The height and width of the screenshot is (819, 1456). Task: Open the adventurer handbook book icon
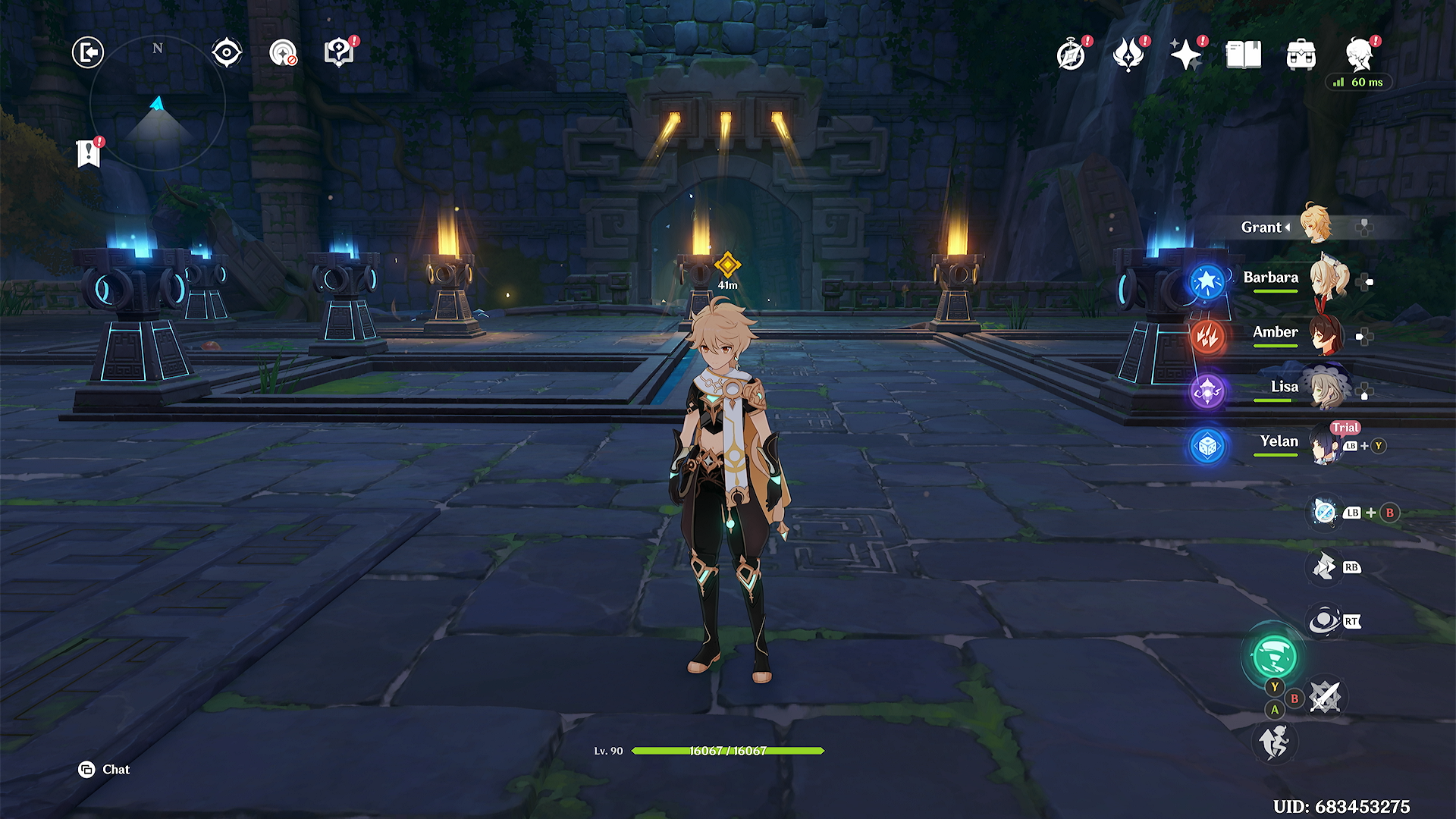coord(1244,55)
